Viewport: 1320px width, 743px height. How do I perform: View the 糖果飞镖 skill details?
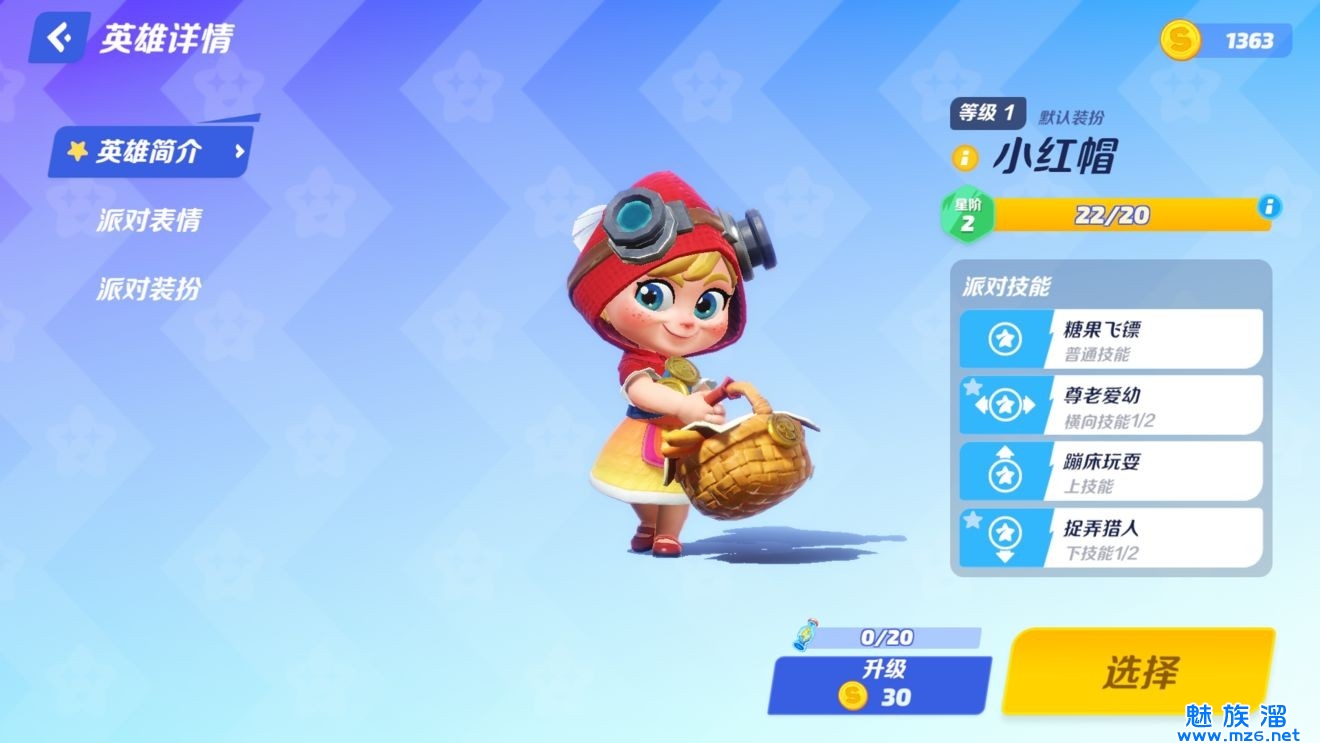pyautogui.click(x=1110, y=339)
